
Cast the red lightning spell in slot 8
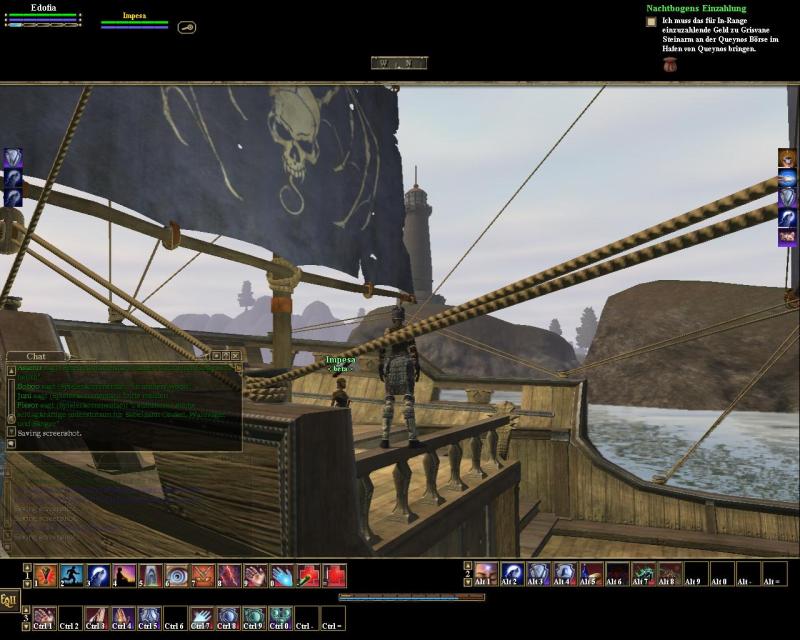click(229, 575)
